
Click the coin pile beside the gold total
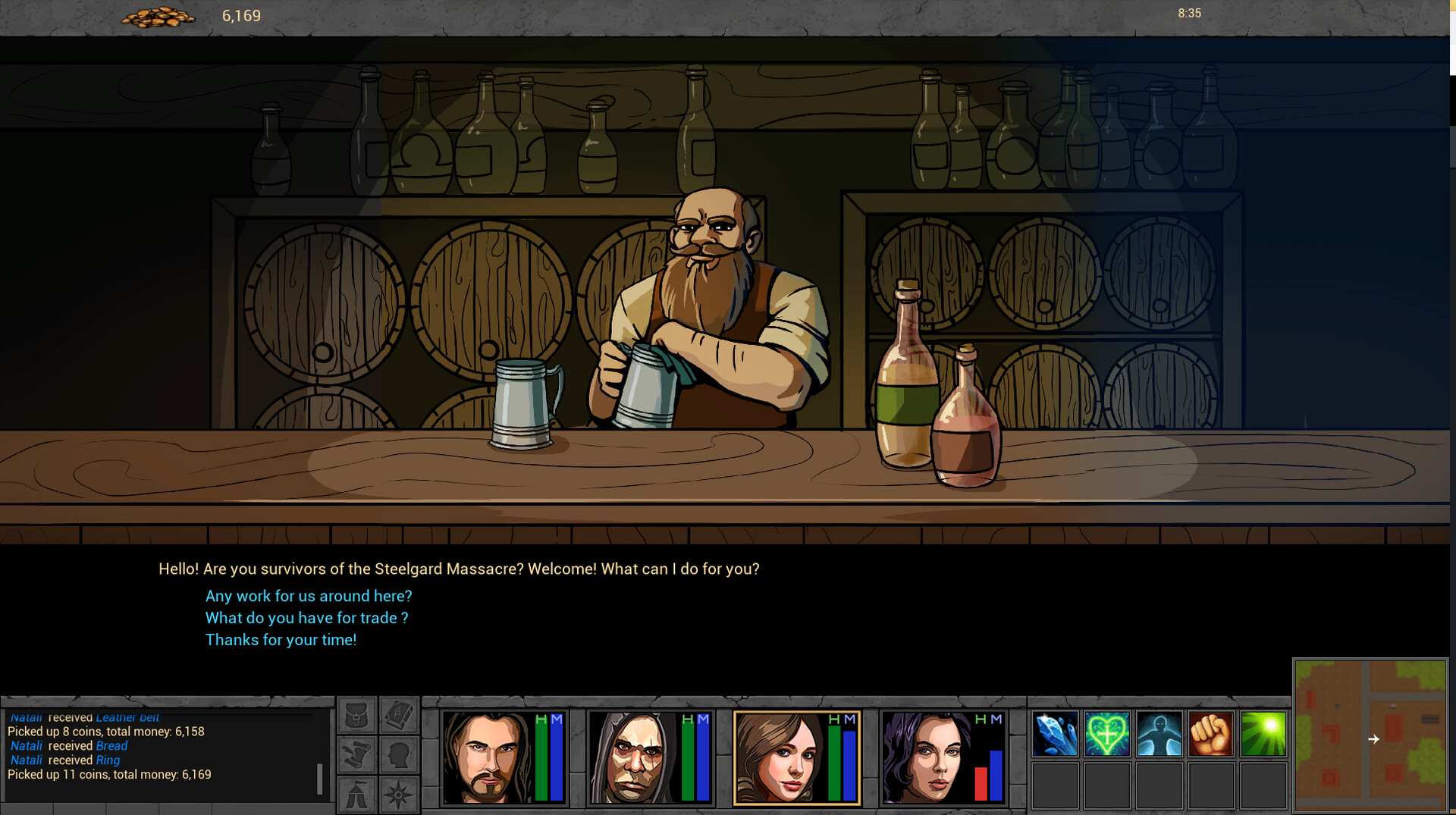click(159, 15)
